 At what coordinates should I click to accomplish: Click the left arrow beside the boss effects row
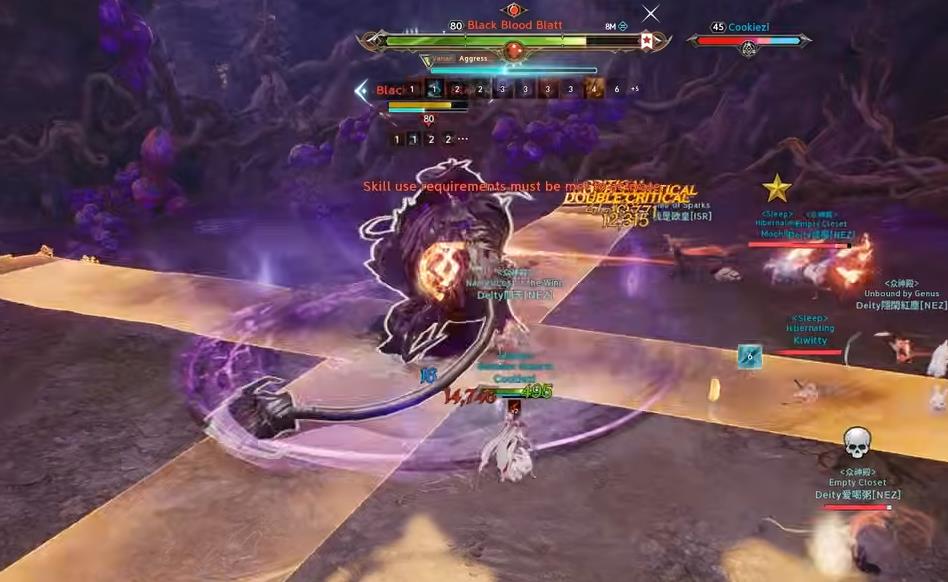tap(361, 90)
